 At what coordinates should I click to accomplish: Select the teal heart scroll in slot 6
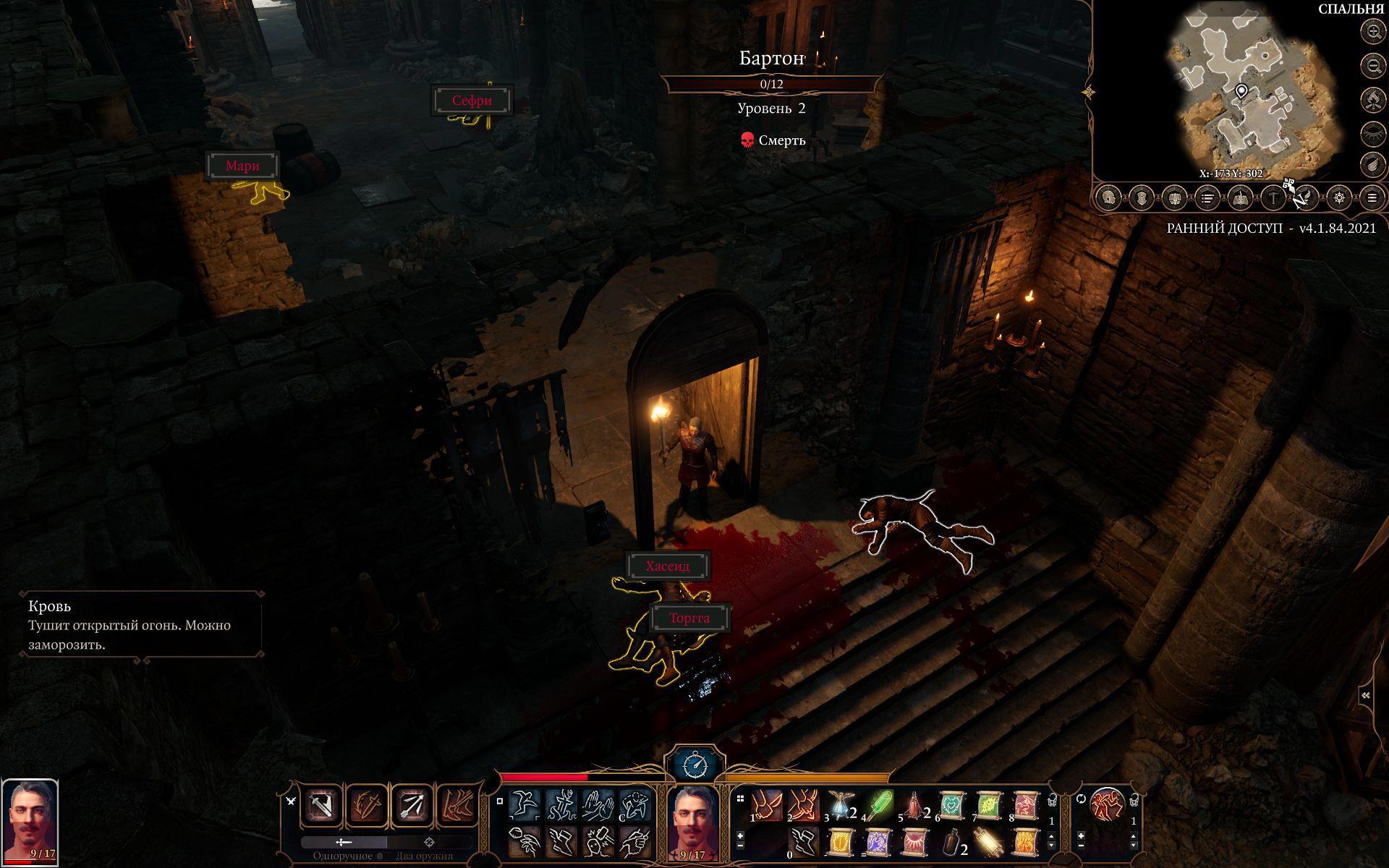coord(953,804)
